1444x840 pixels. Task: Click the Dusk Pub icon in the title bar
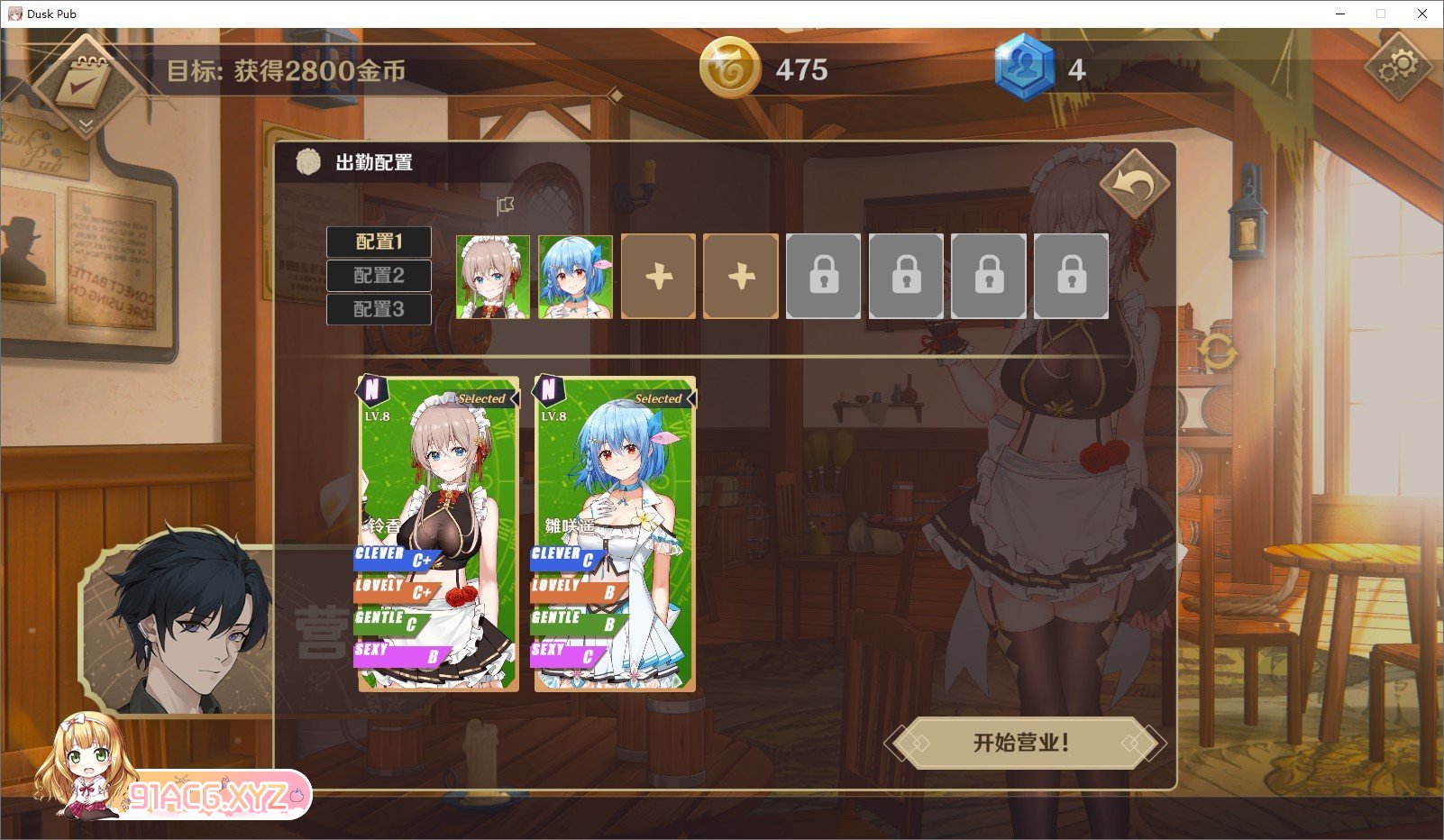[x=14, y=13]
